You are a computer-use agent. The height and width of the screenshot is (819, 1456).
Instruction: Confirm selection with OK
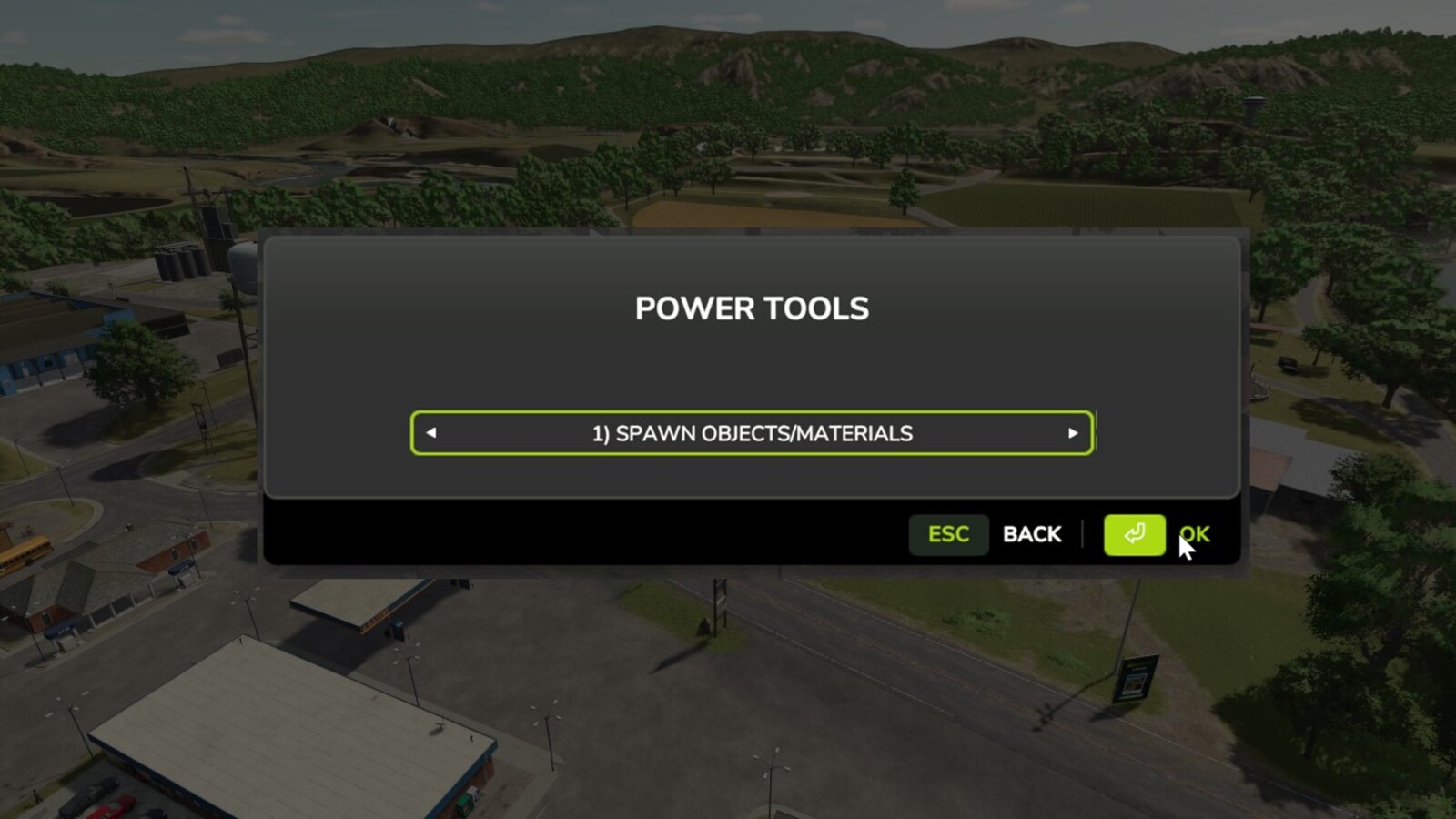pyautogui.click(x=1195, y=534)
